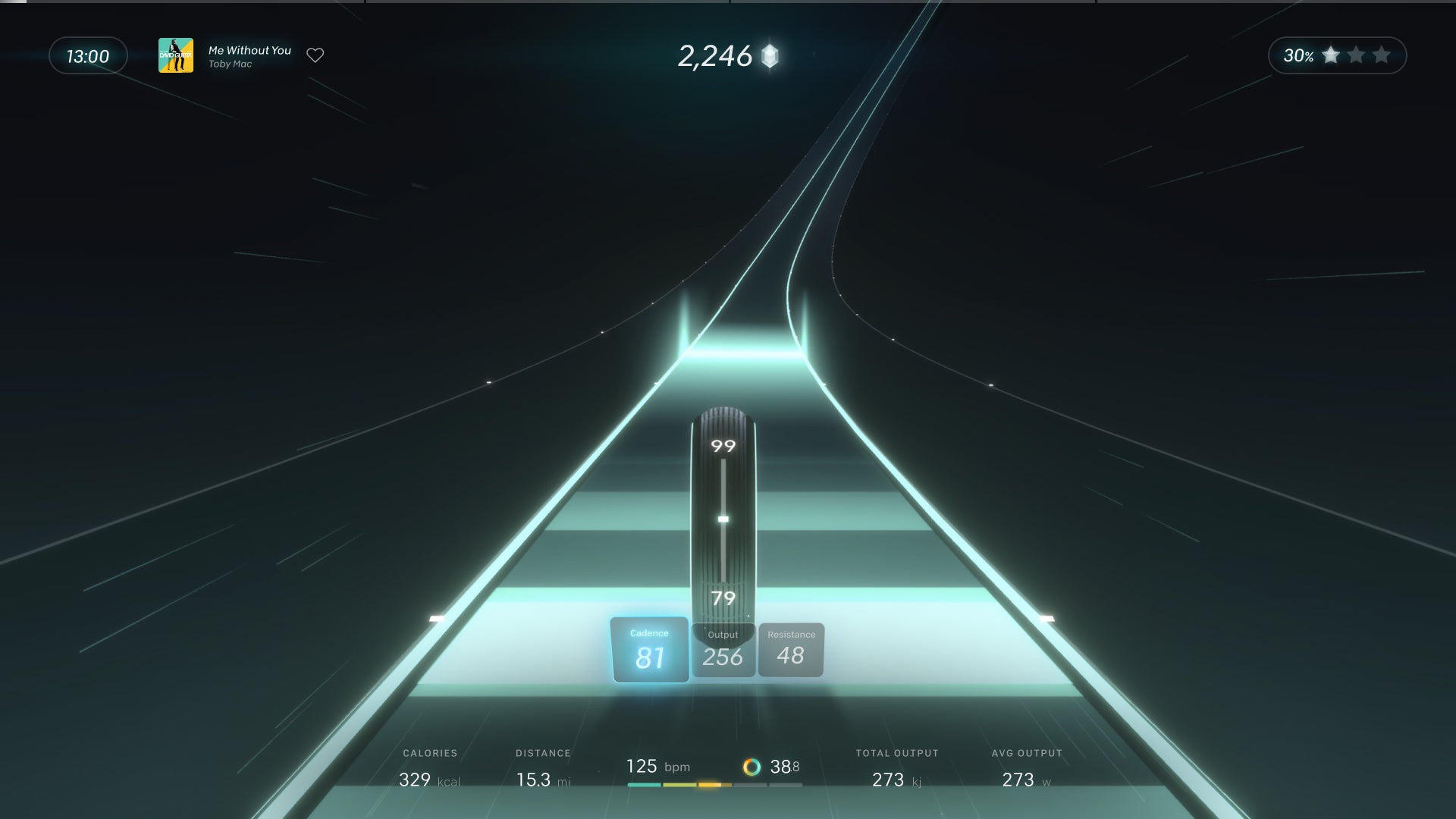Select the Me Without You album art
The height and width of the screenshot is (819, 1456).
(176, 55)
